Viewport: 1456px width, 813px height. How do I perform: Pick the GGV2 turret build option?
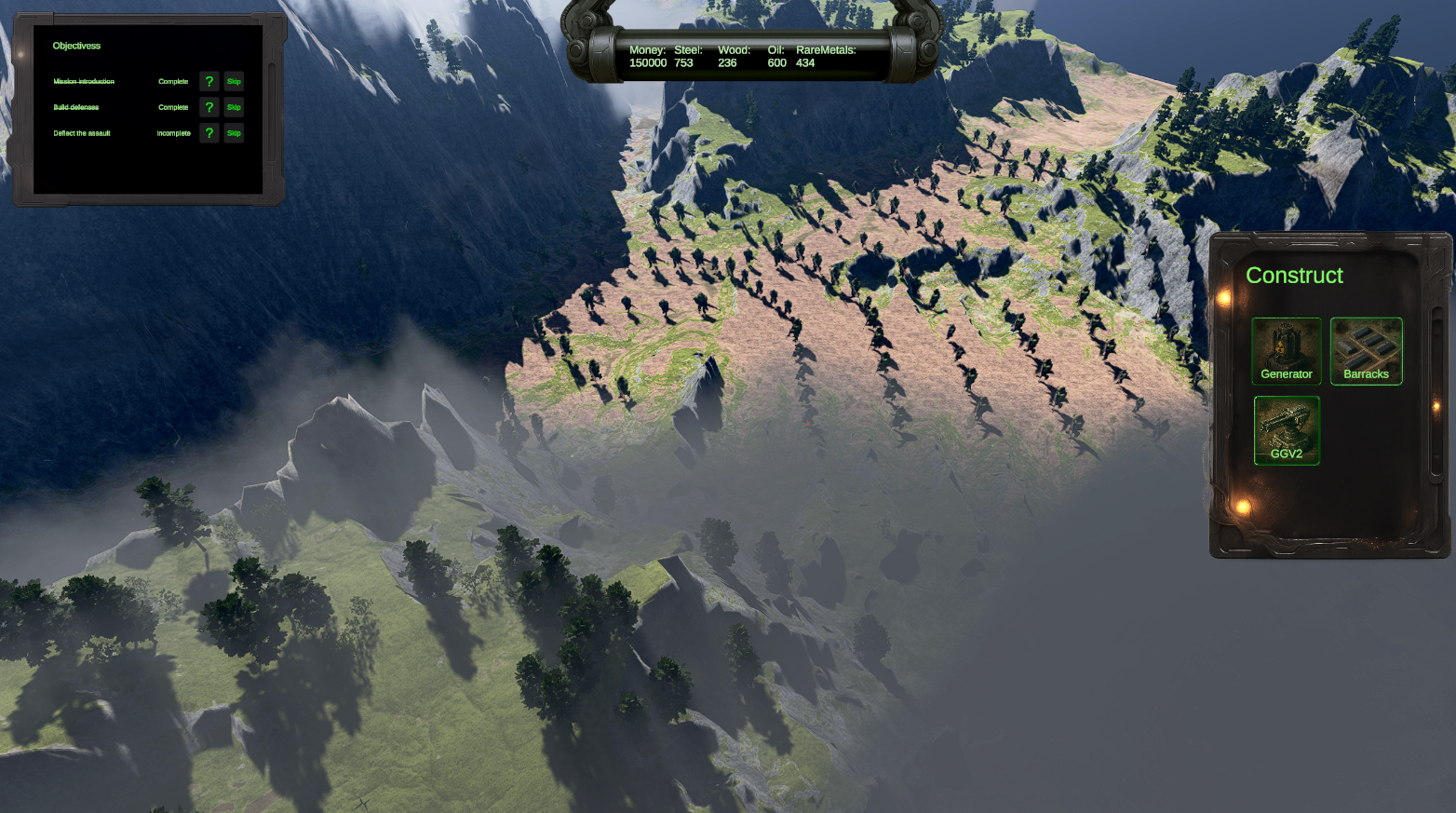coord(1286,430)
